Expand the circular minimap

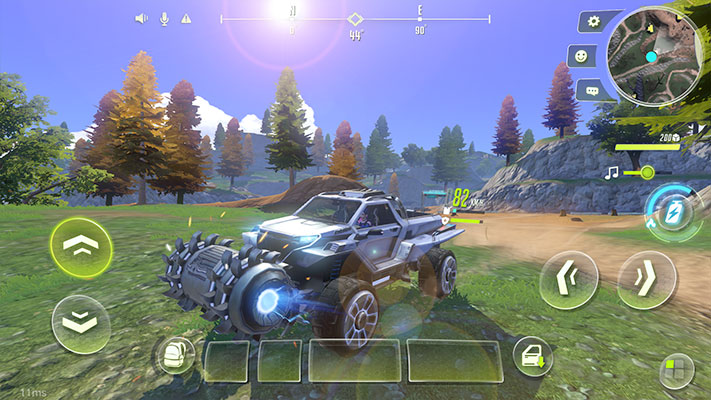point(655,56)
